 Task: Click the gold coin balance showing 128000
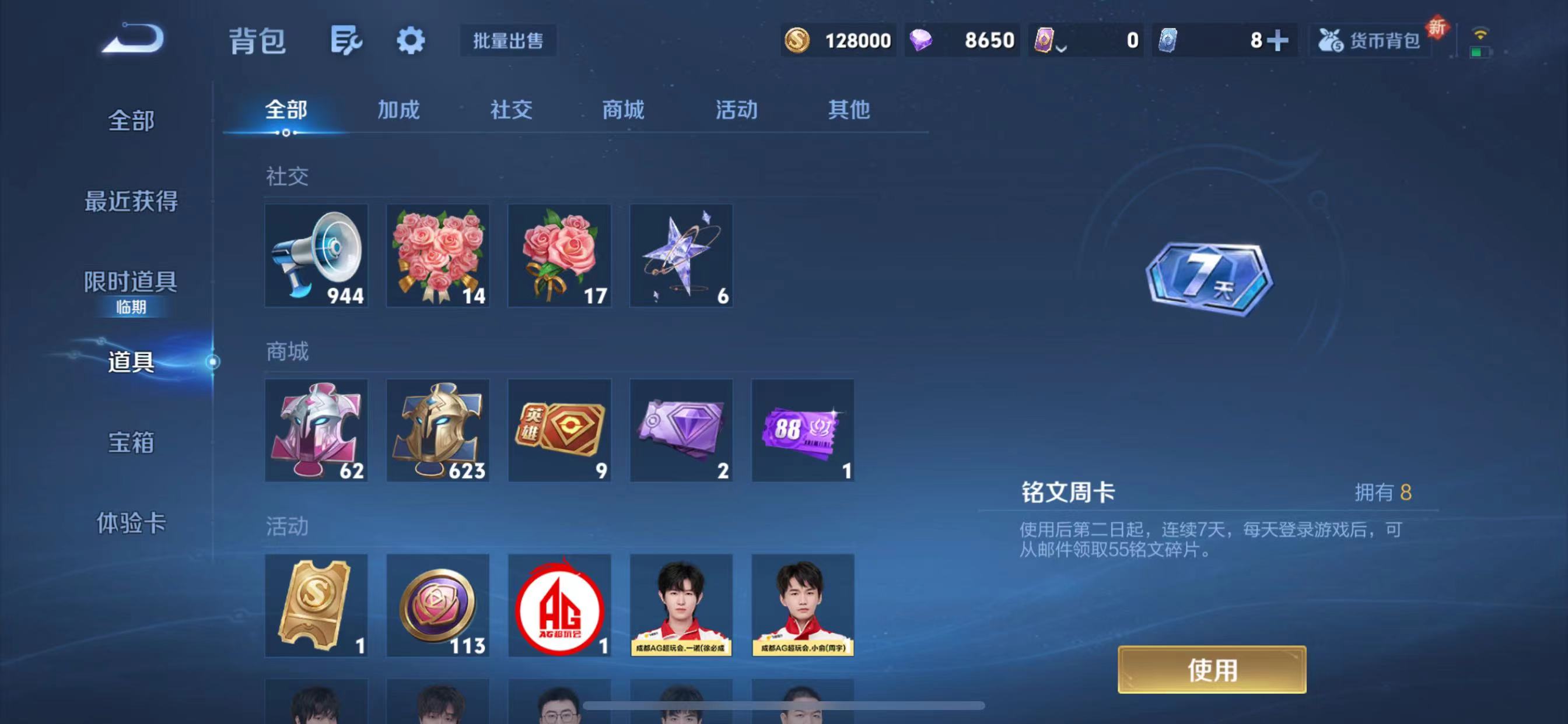(x=840, y=40)
